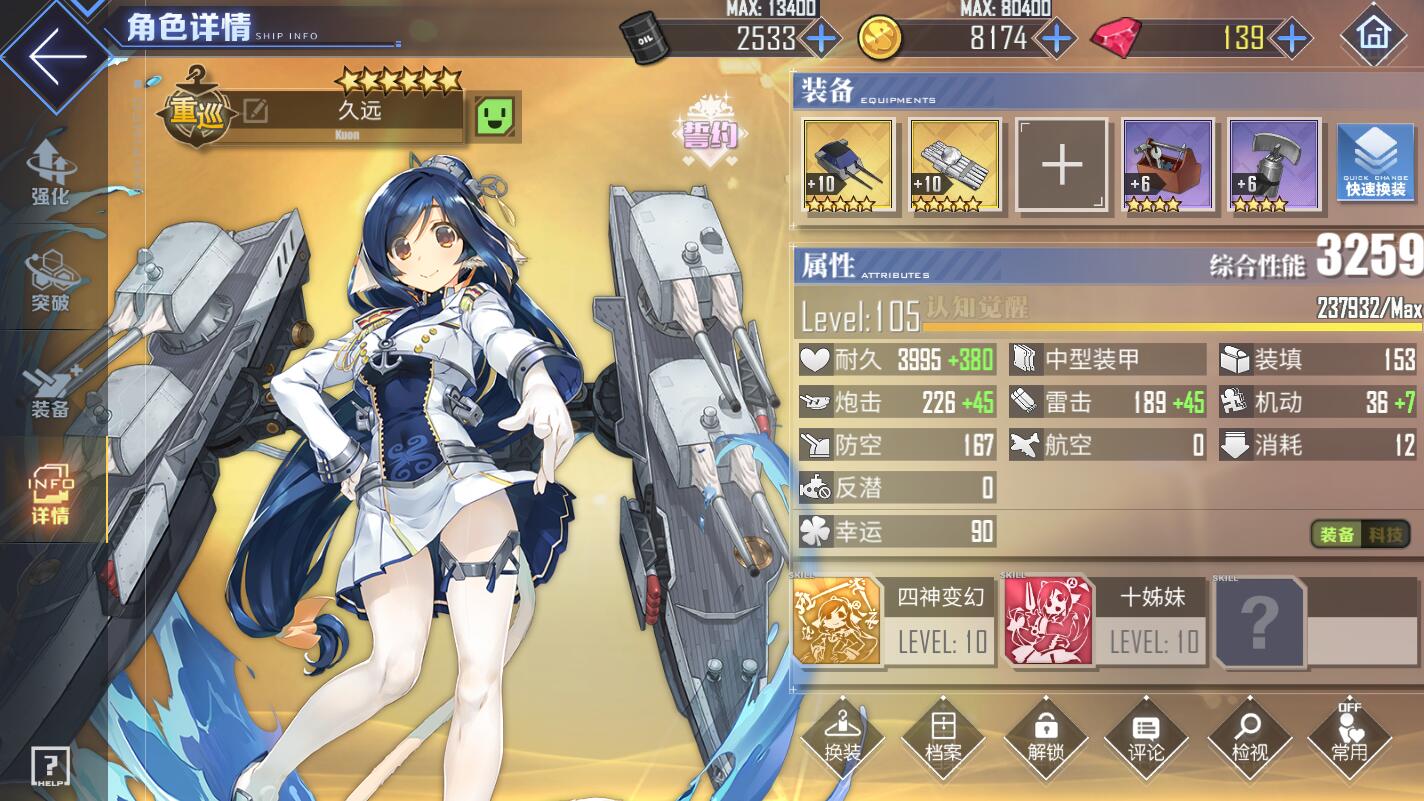Open the 装备 gear tab in sidebar
This screenshot has width=1424, height=801.
click(x=50, y=388)
